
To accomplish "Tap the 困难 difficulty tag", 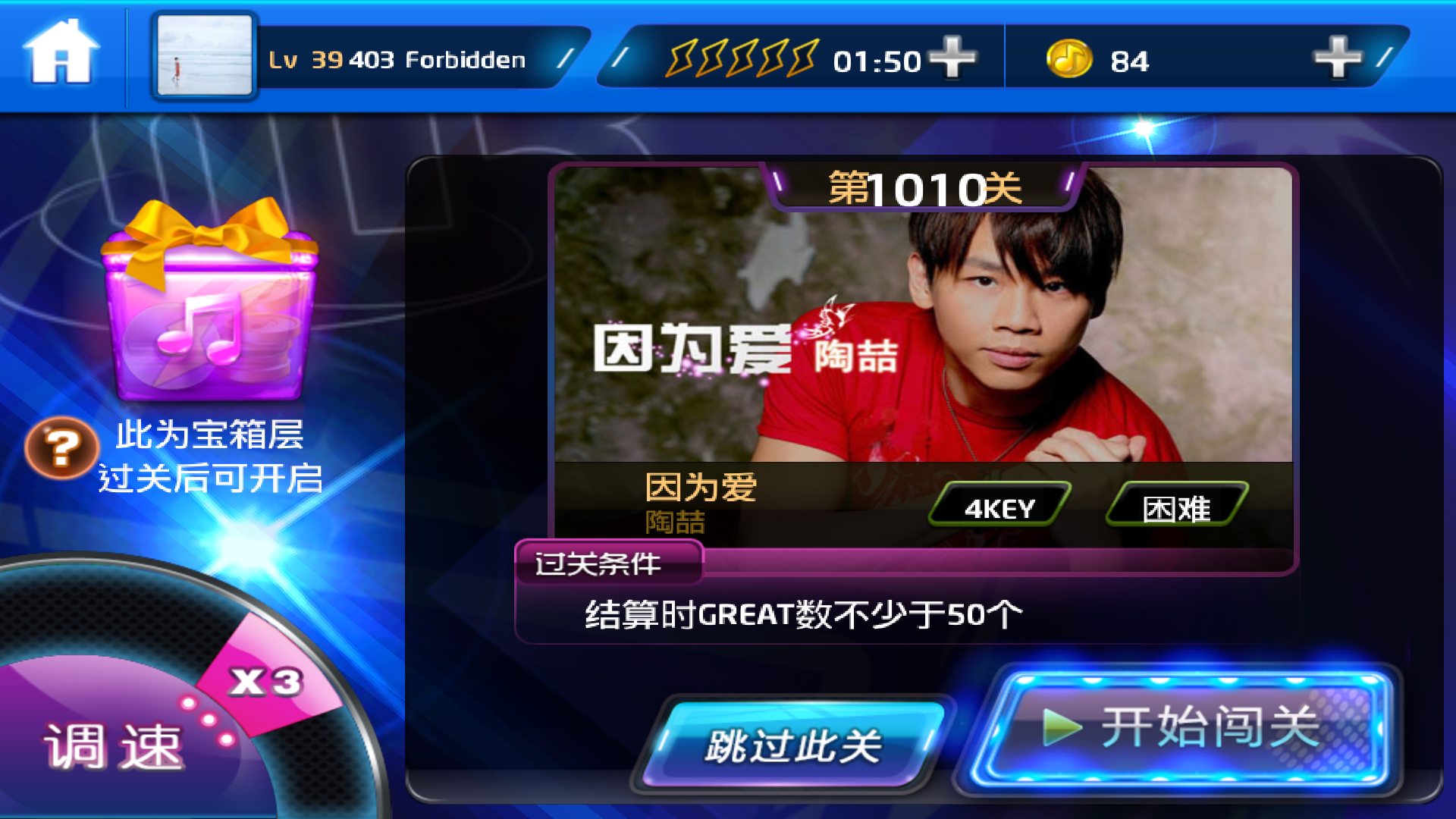I will [1176, 507].
